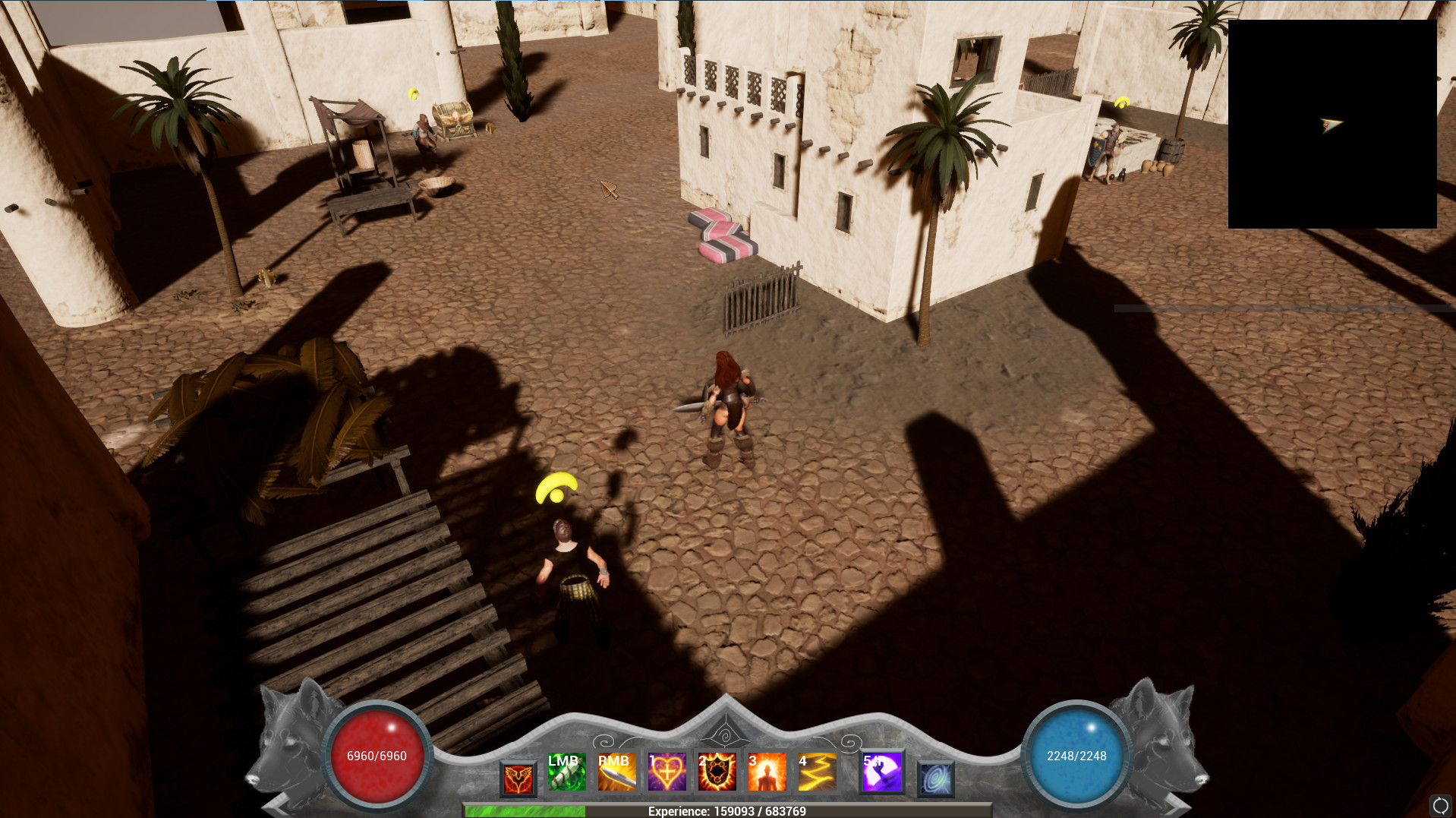Select the silver dagger skill bound to RMB
This screenshot has height=818, width=1456.
pyautogui.click(x=617, y=772)
